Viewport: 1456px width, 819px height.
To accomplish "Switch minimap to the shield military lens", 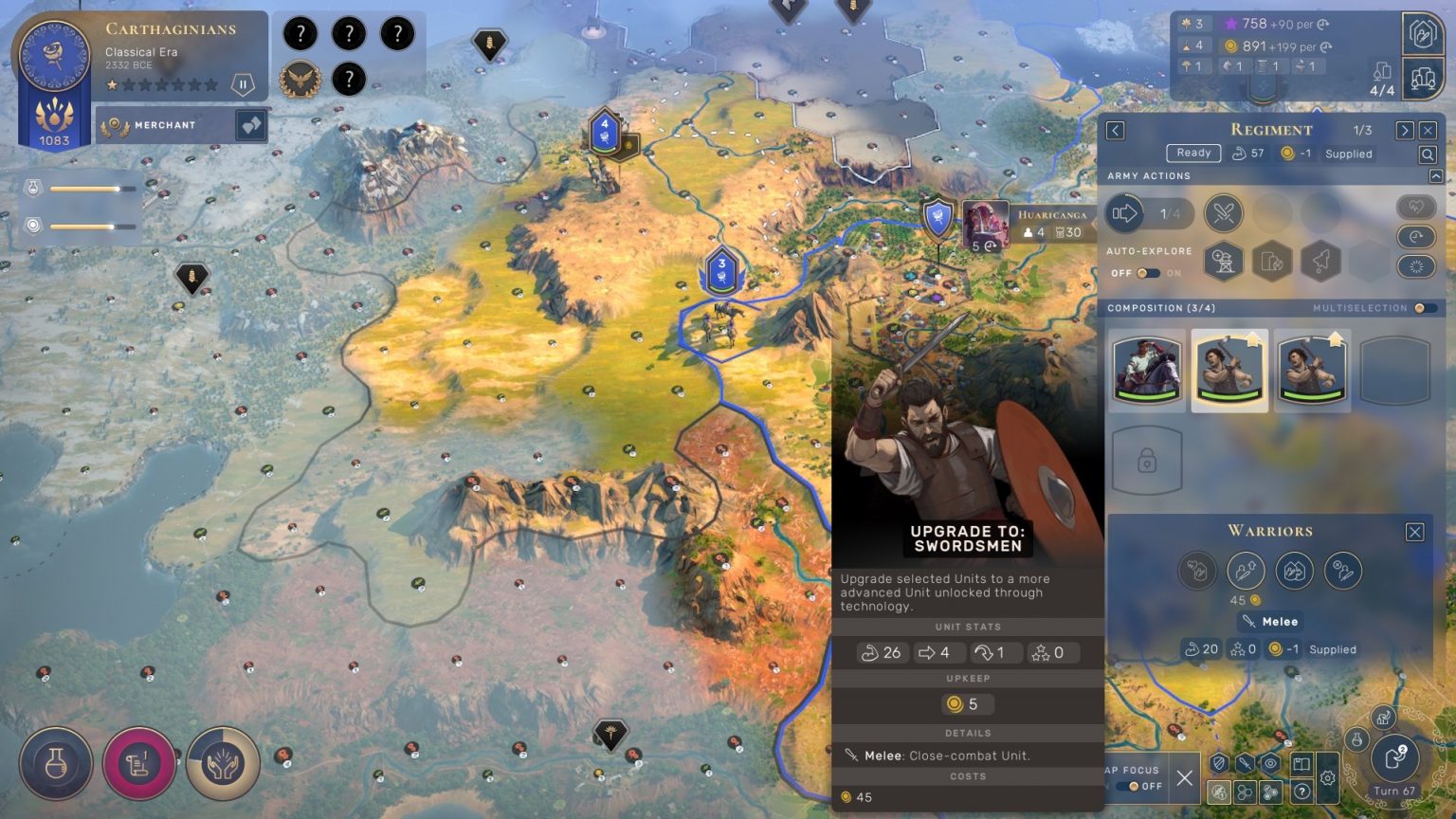I will [x=1220, y=762].
